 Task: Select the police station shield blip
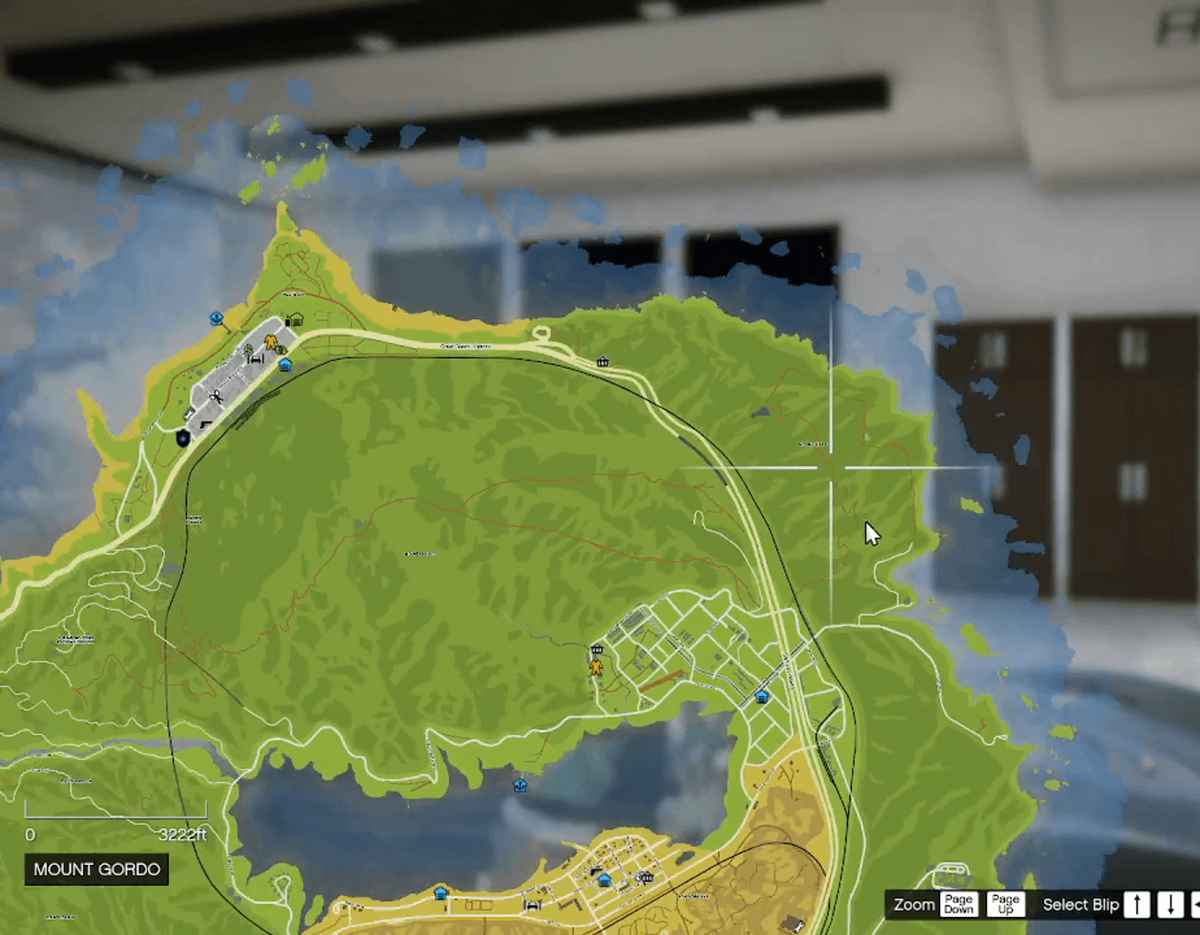pyautogui.click(x=183, y=437)
